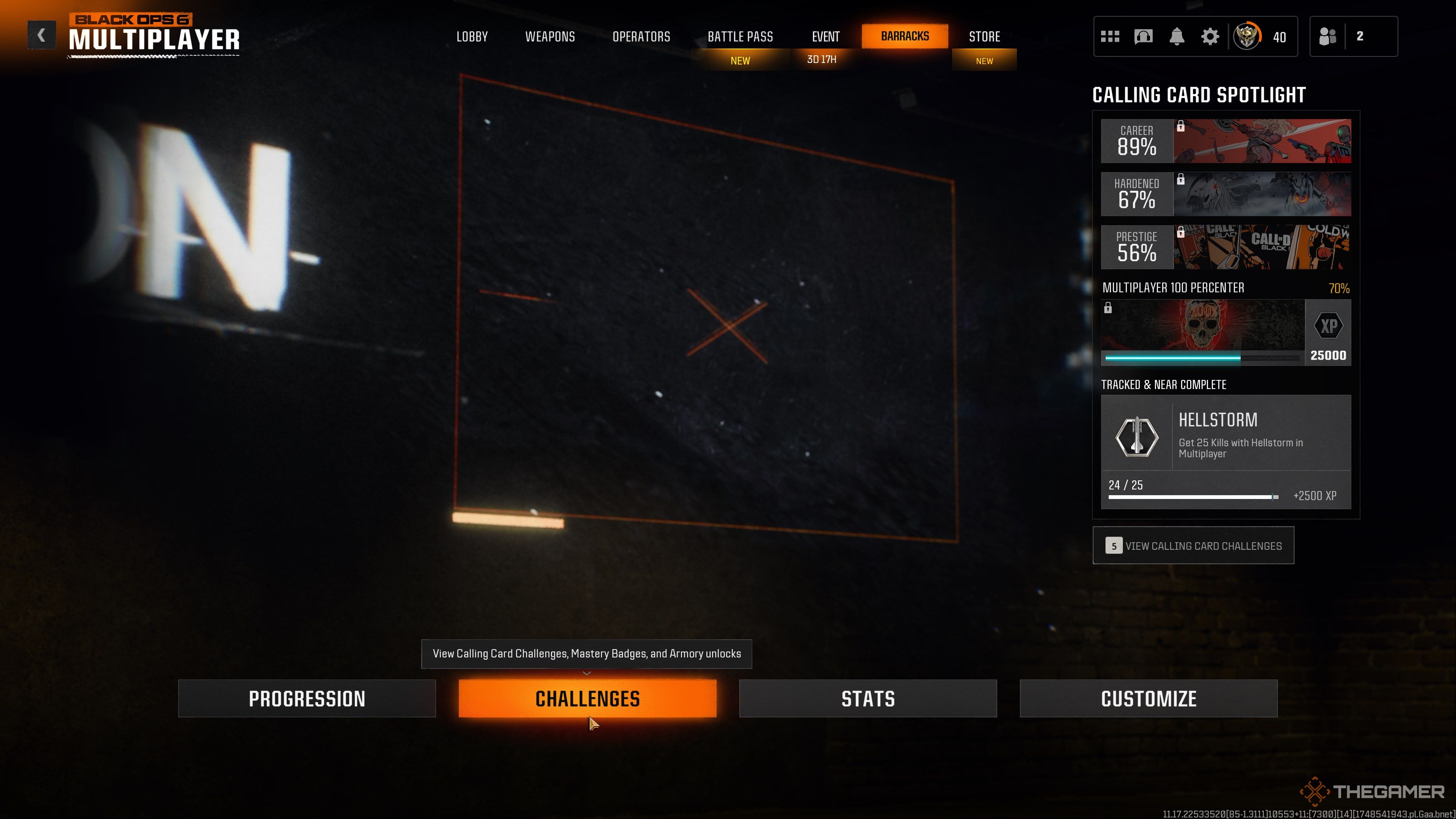Open the Hellstorm tracked challenge
Image resolution: width=1456 pixels, height=819 pixels.
click(1225, 451)
